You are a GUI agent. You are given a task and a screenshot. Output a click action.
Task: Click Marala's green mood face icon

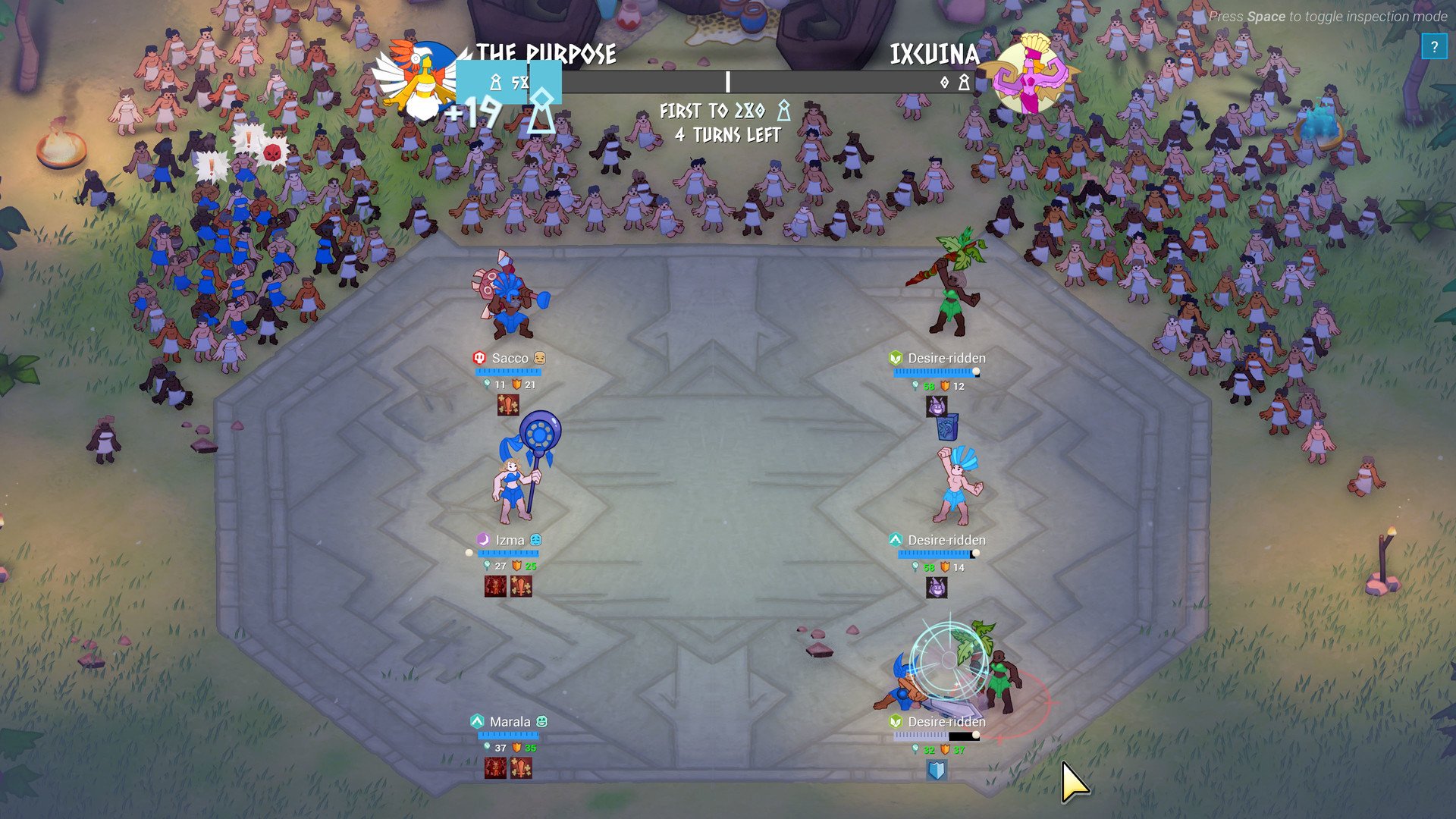541,721
